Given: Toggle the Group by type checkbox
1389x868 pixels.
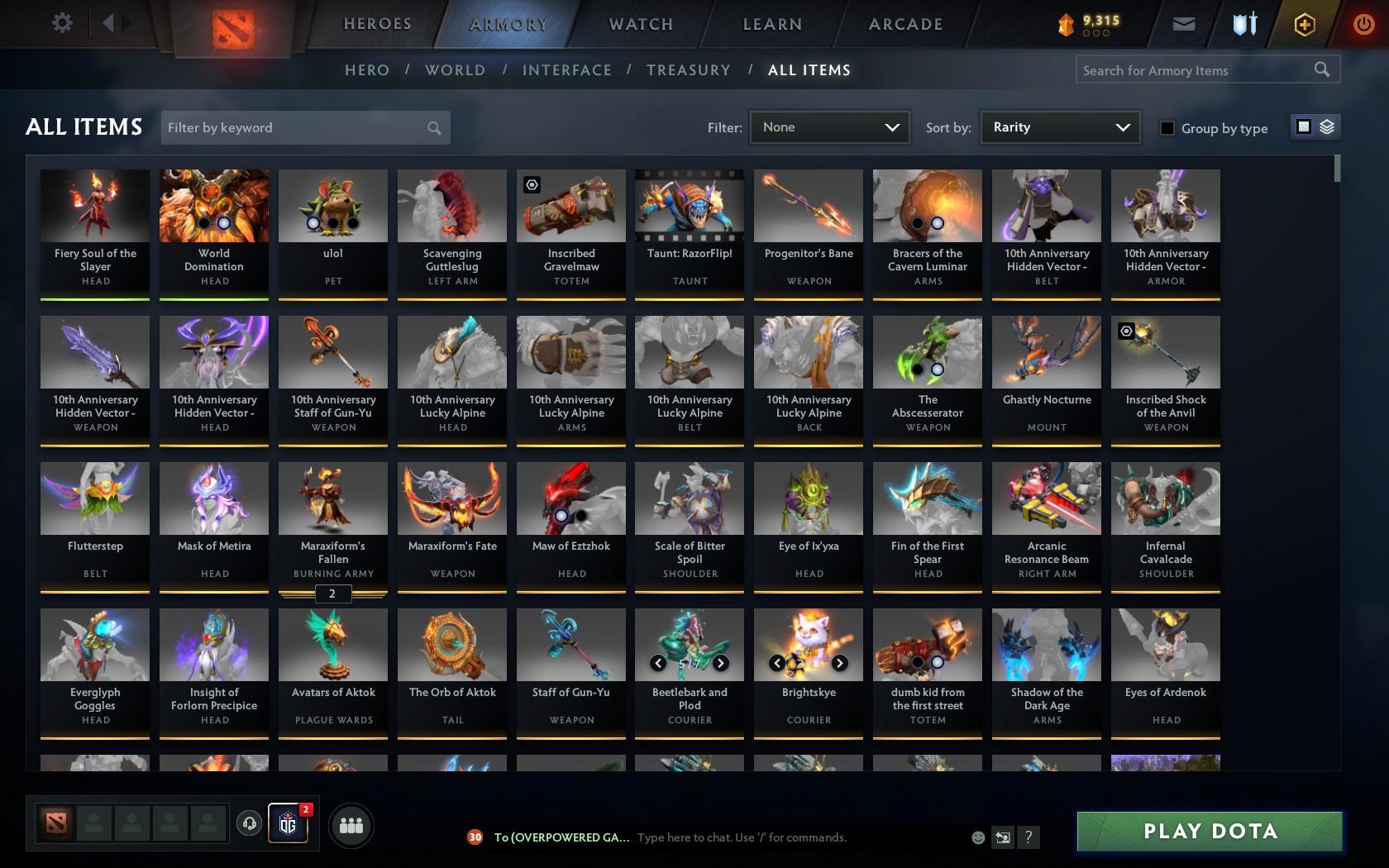Looking at the screenshot, I should 1166,128.
